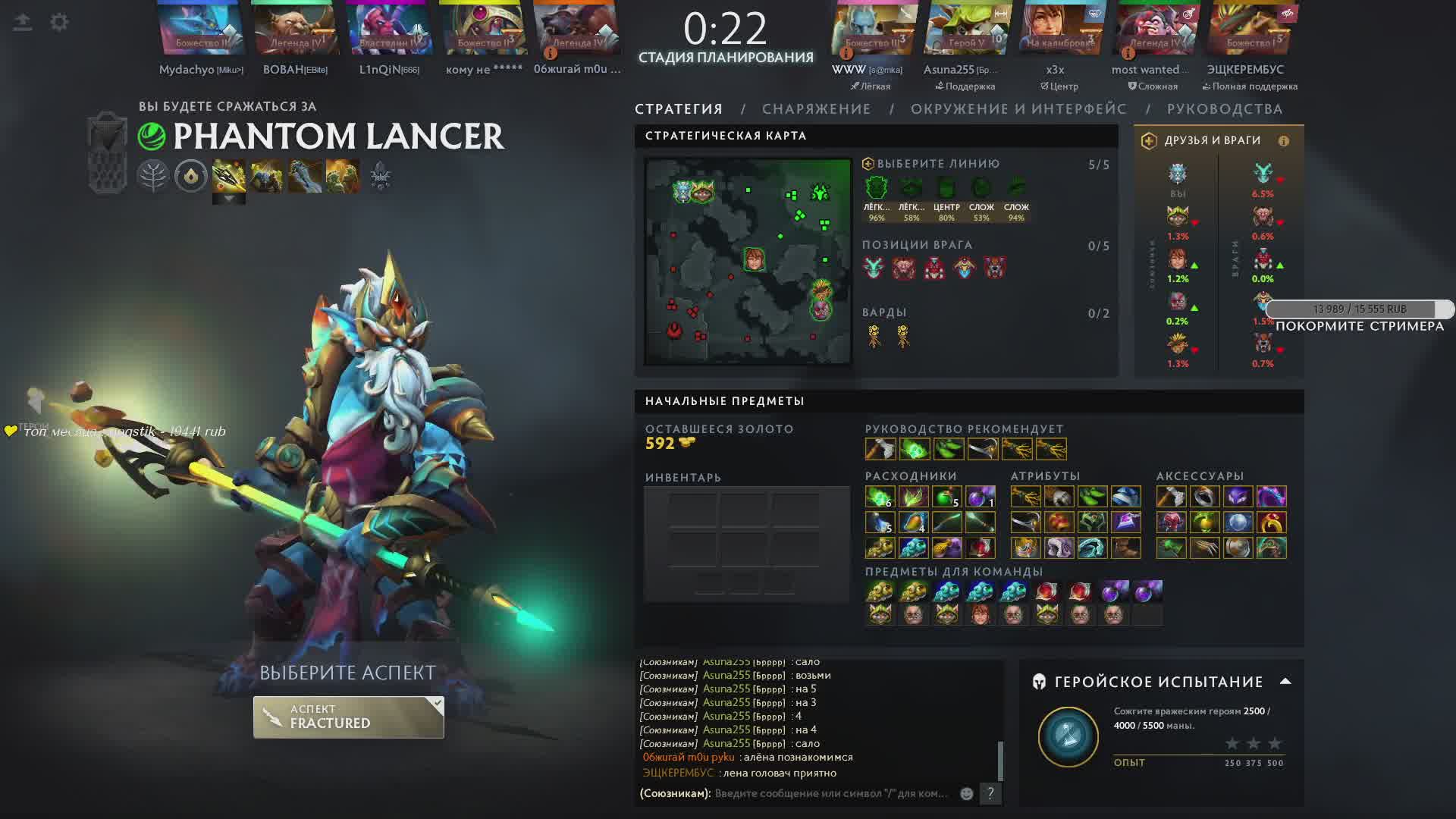Place the first observer ward icon

point(874,335)
